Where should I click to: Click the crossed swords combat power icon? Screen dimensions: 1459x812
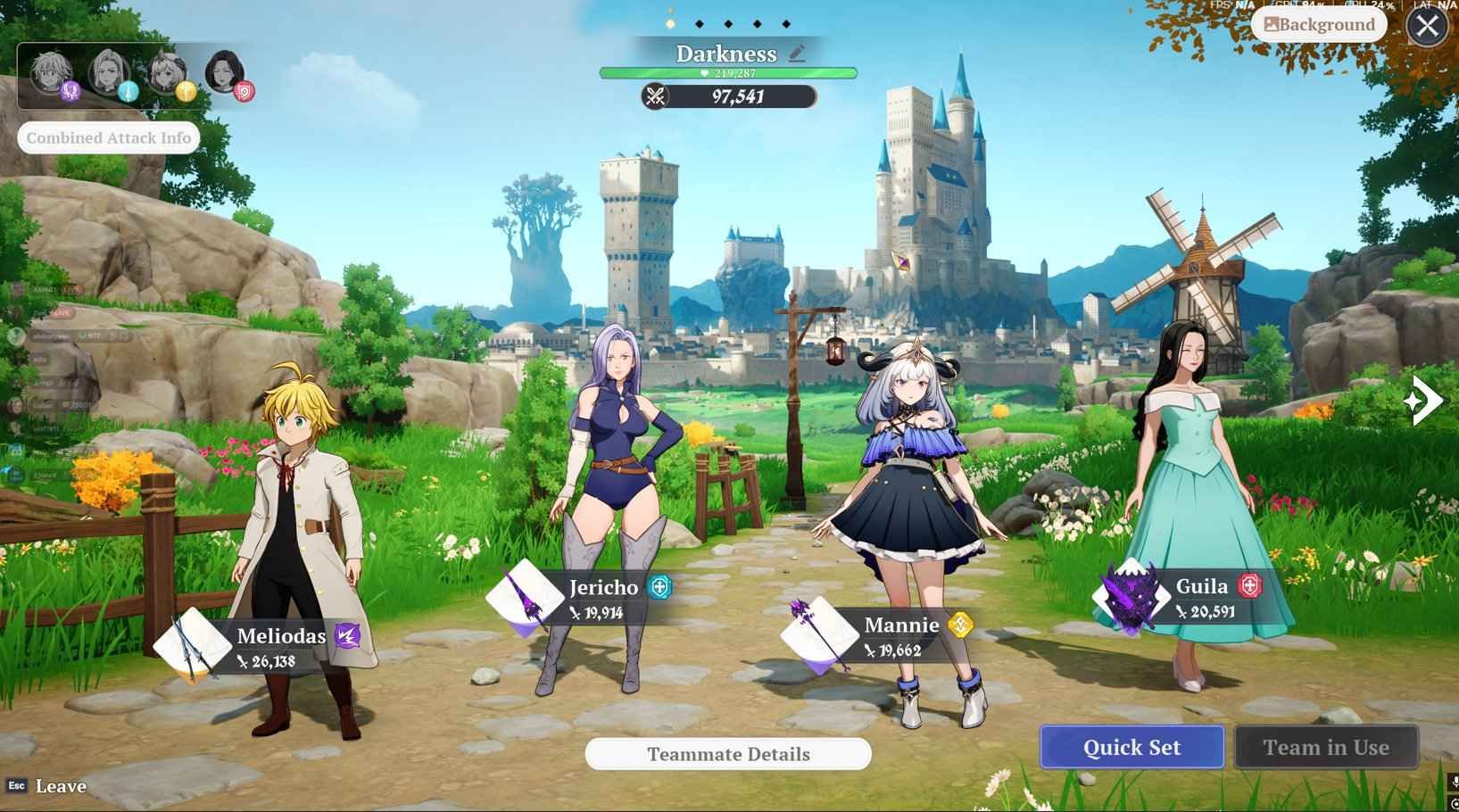653,95
